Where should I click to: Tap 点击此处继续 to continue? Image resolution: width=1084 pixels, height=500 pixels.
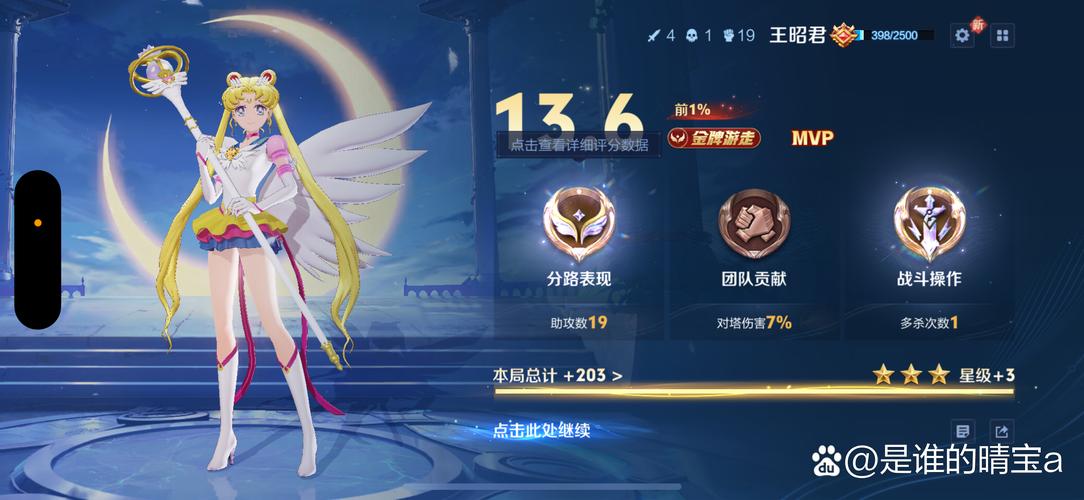click(x=541, y=431)
